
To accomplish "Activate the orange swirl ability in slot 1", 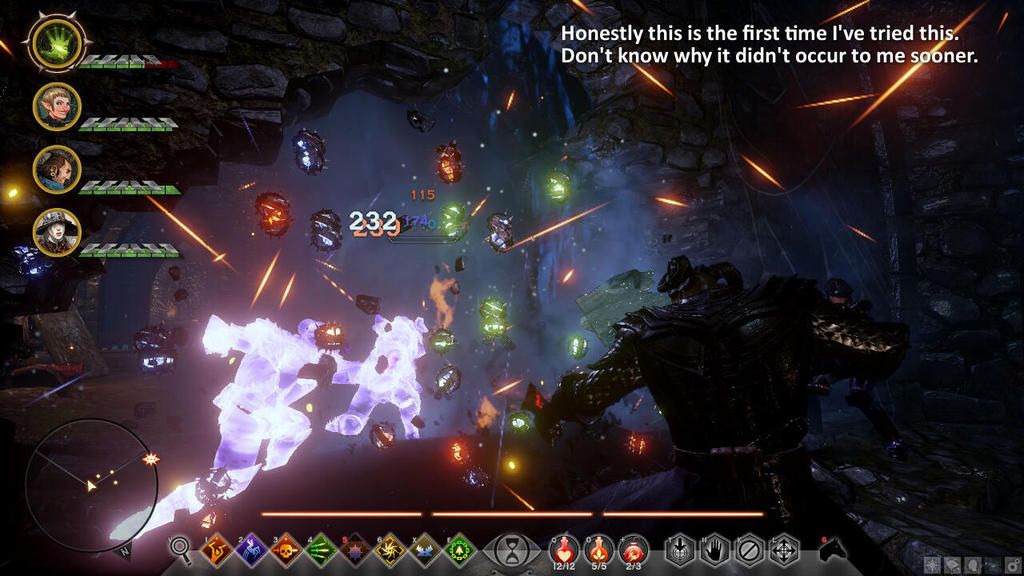I will tap(214, 549).
